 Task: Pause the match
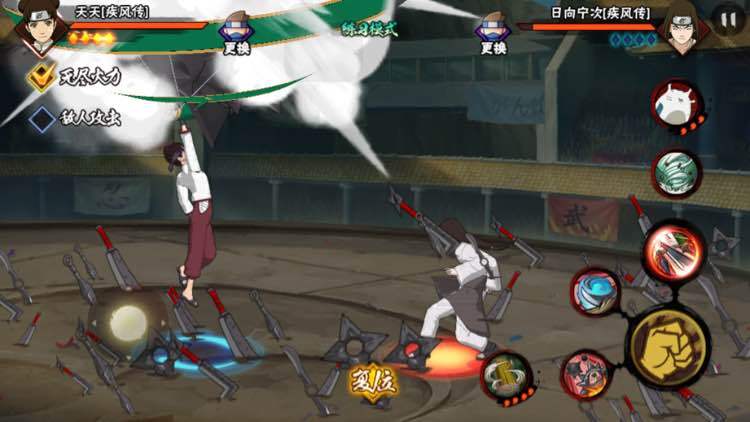click(728, 19)
